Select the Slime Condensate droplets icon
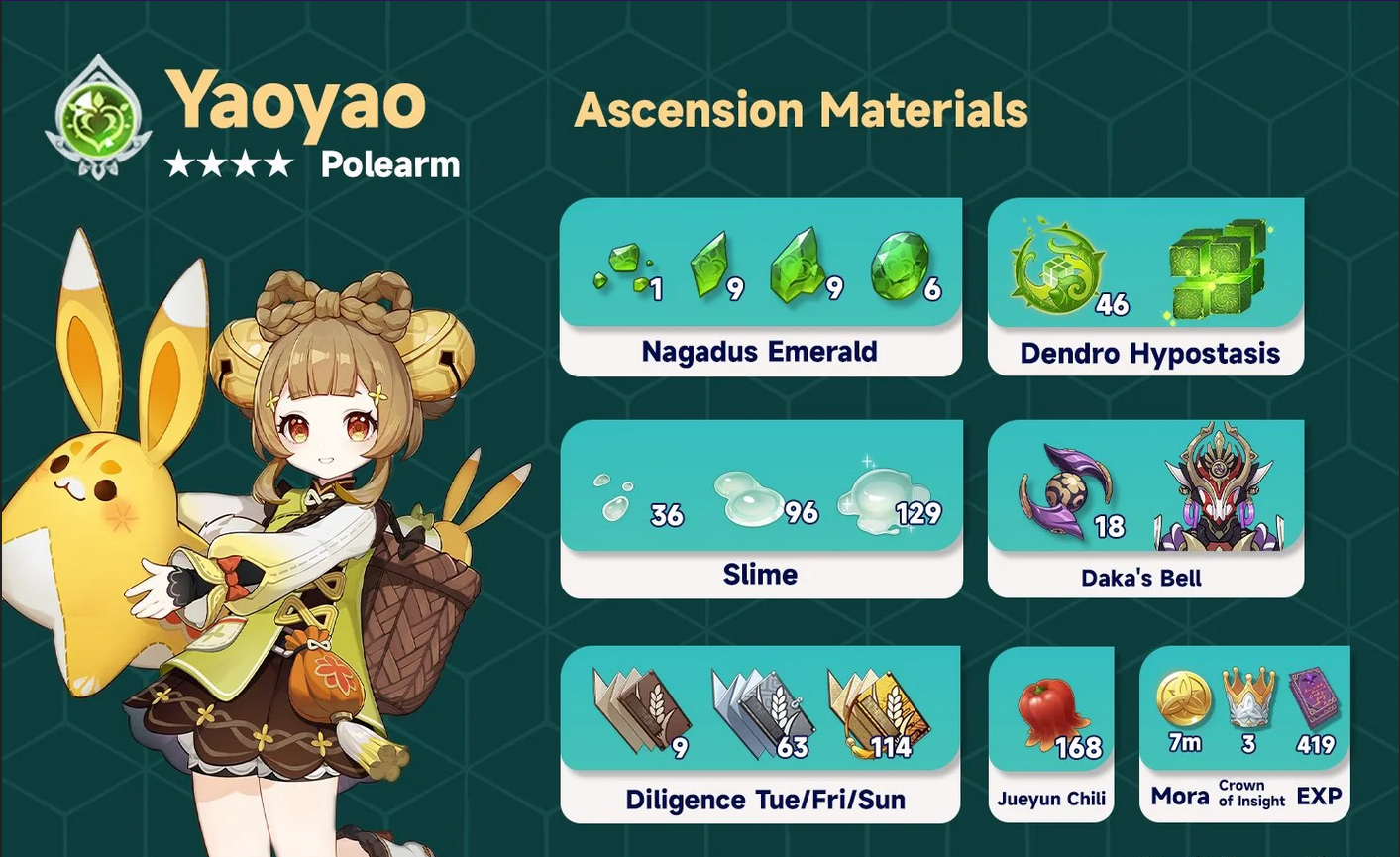 [612, 496]
